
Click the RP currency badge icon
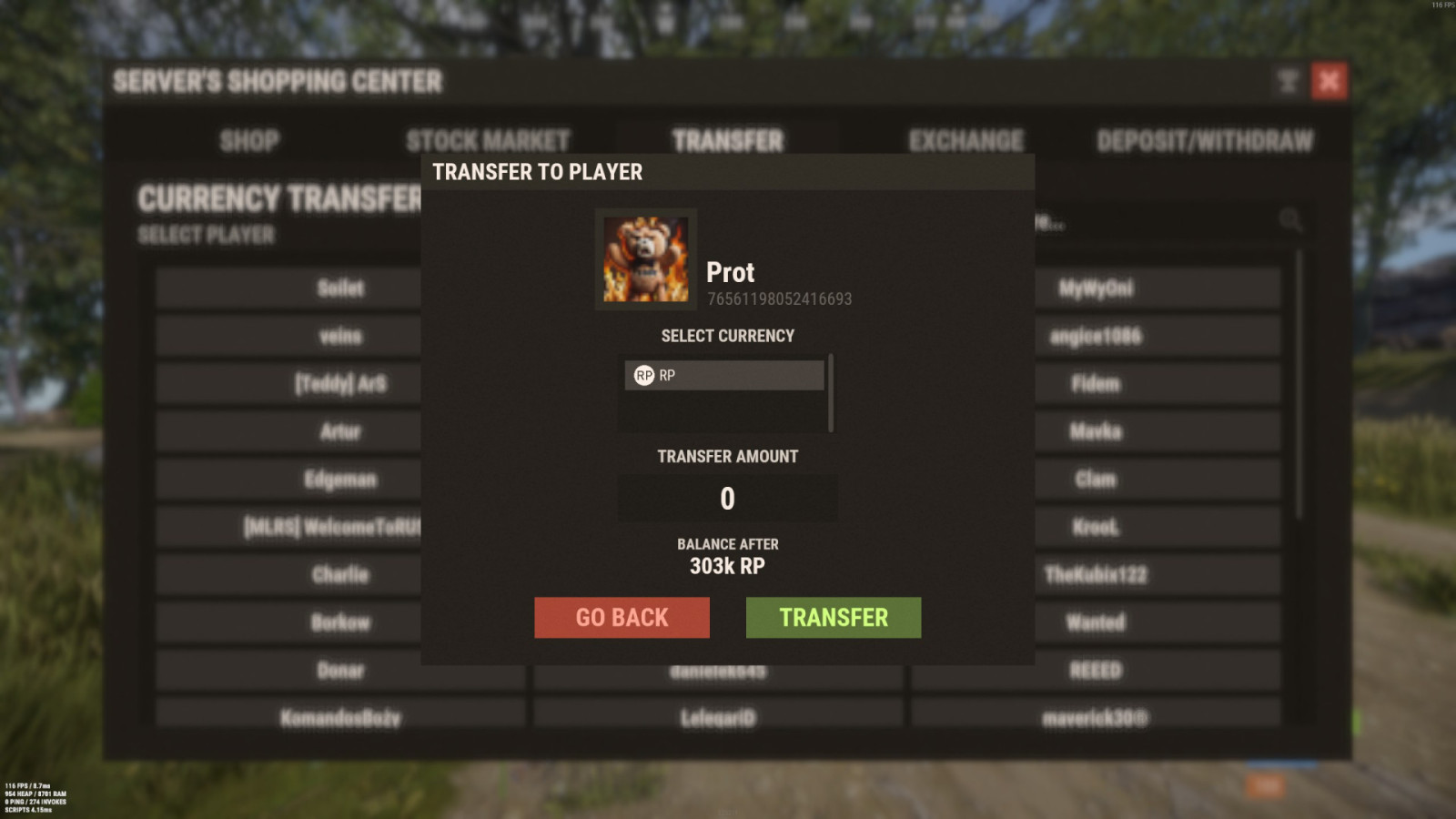[643, 374]
